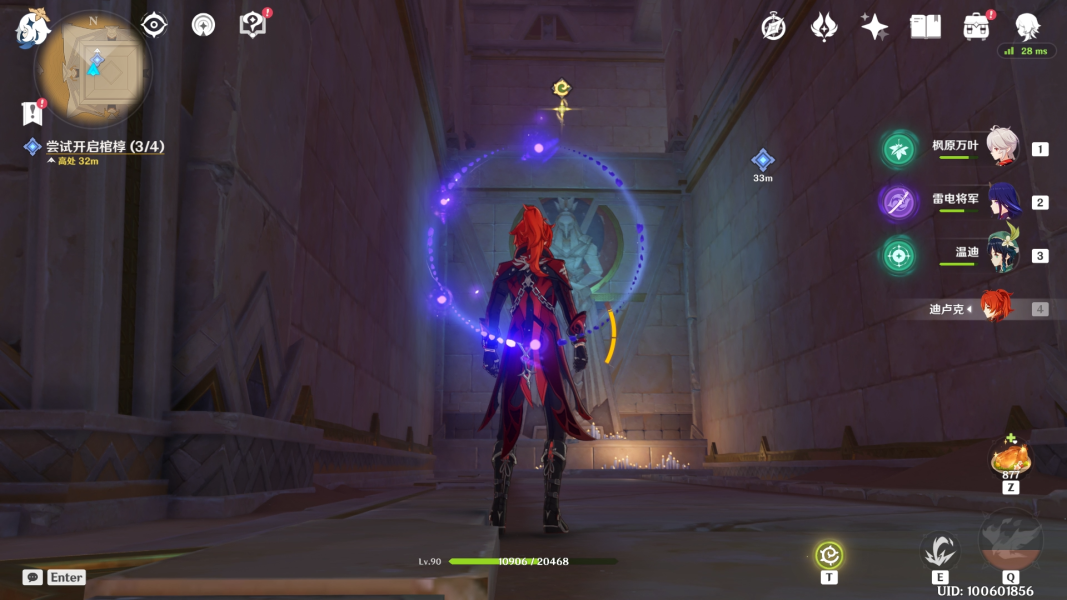Activate the green gadget icon
1067x600 pixels.
click(x=829, y=555)
